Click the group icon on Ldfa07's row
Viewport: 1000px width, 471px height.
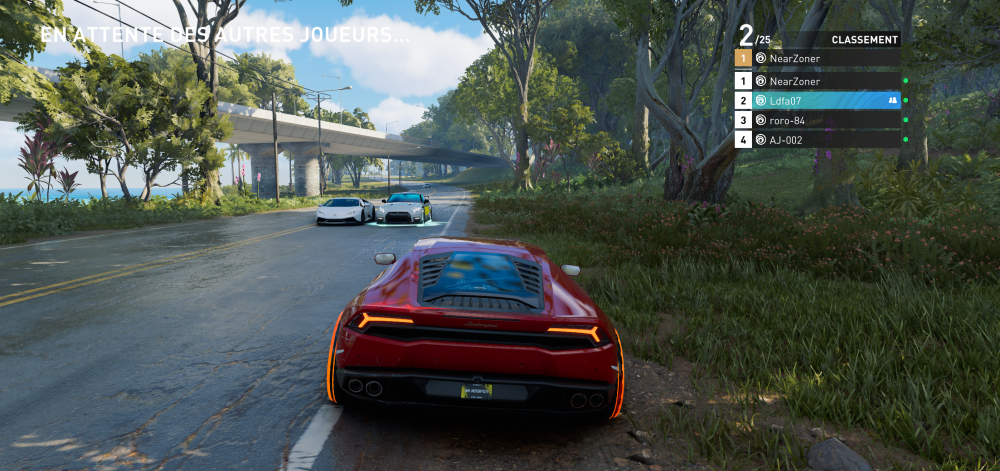pos(892,101)
